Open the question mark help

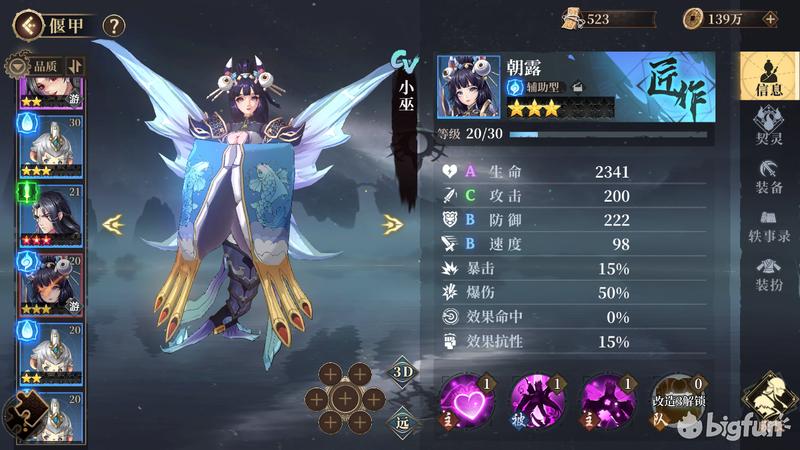114,25
